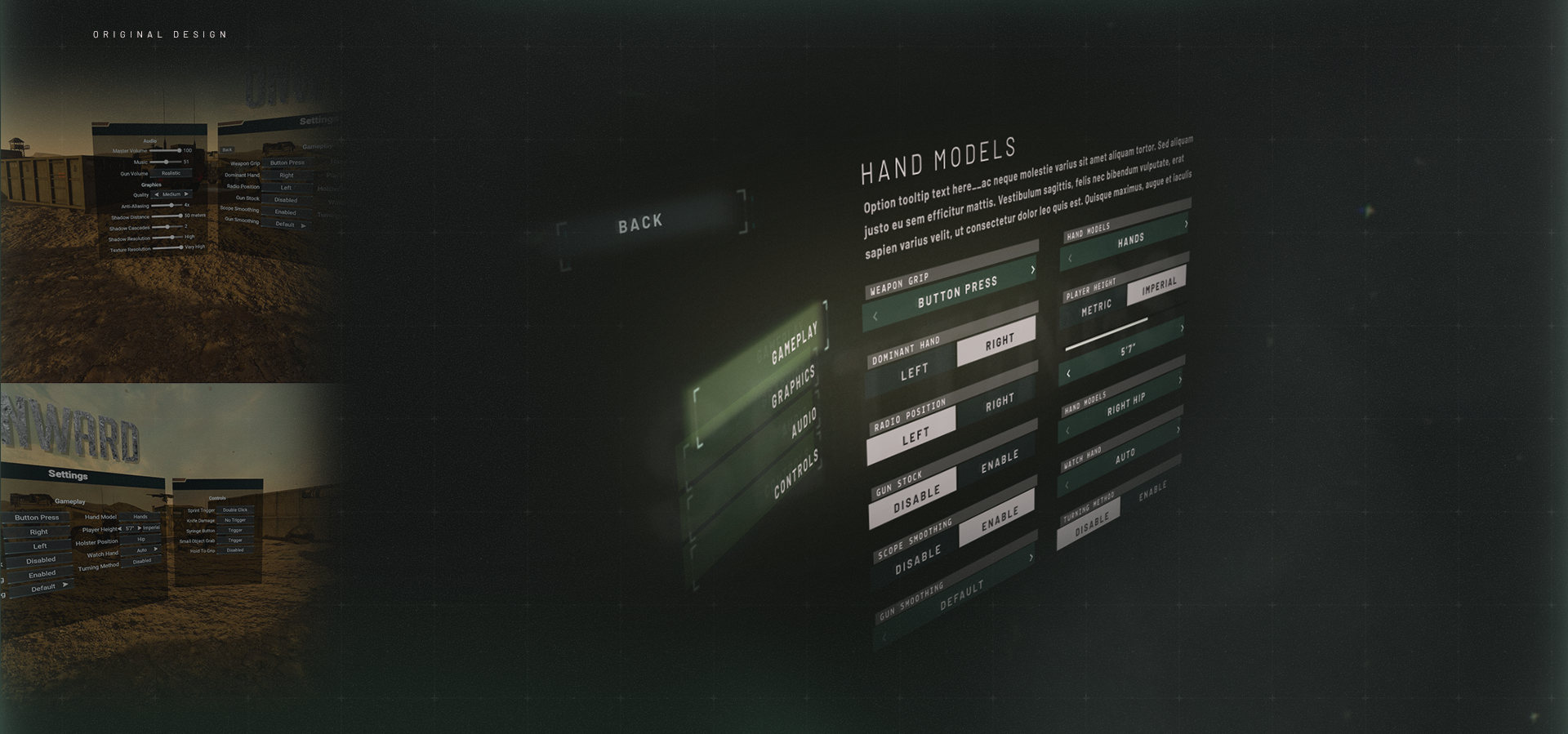Go back using the BACK button

[641, 223]
